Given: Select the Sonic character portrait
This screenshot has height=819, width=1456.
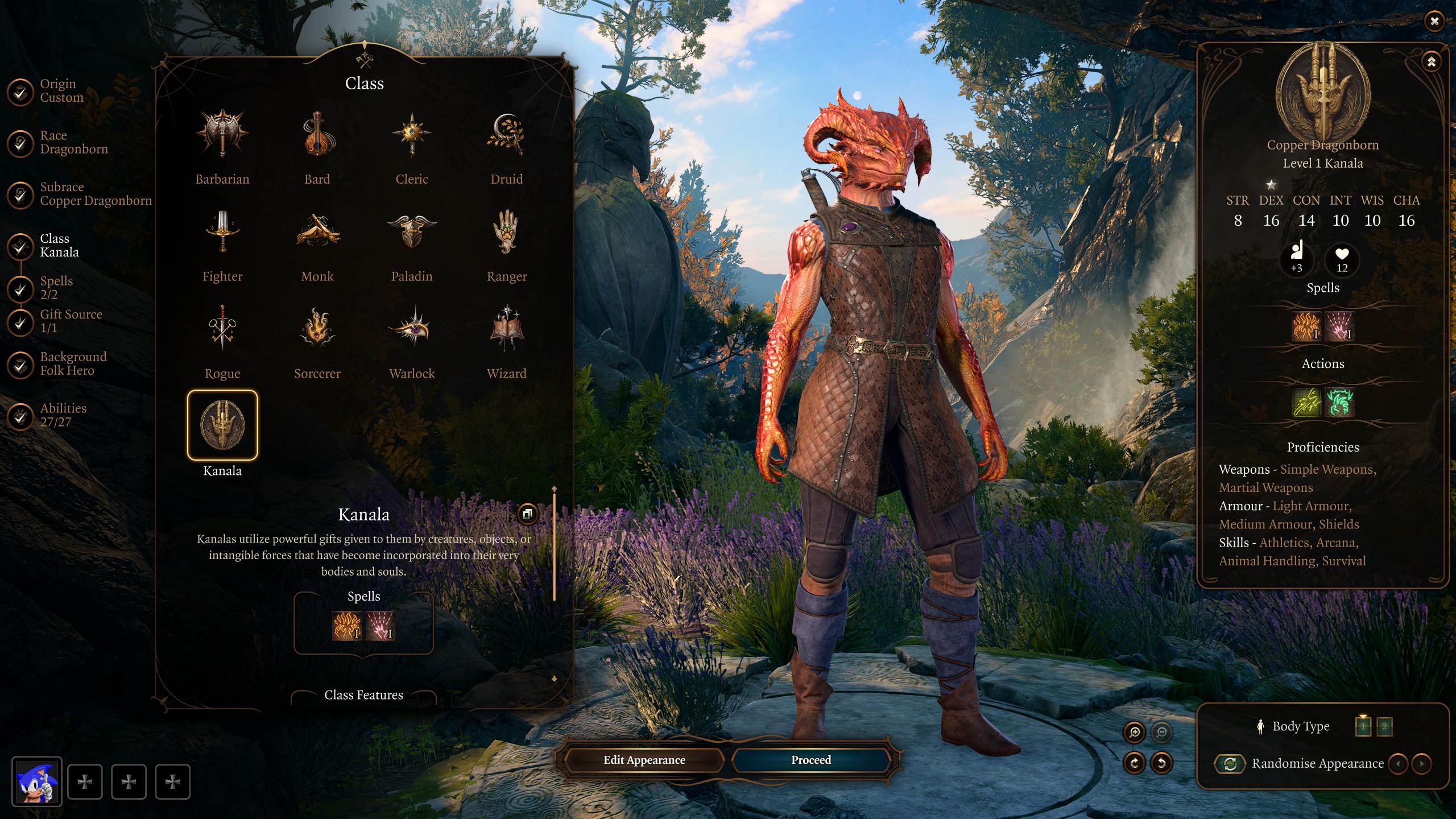Looking at the screenshot, I should [36, 781].
